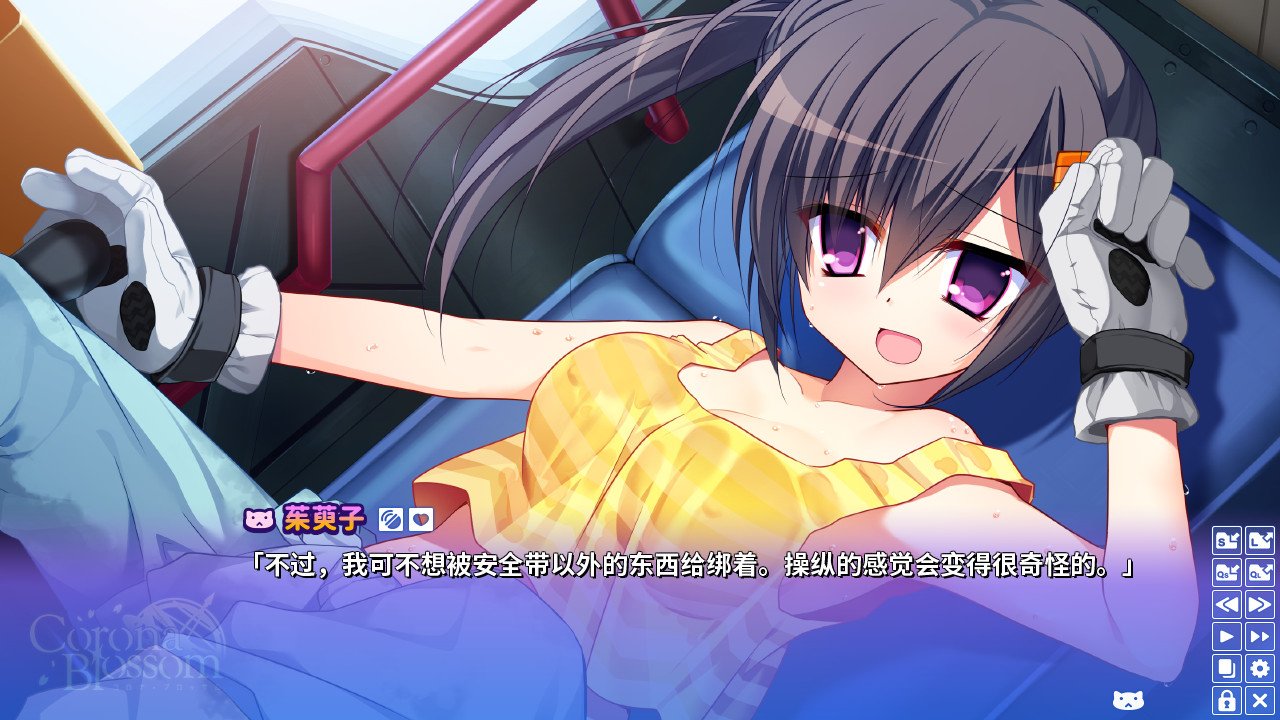The width and height of the screenshot is (1280, 720).
Task: Open the settings gear icon
Action: pos(1260,666)
